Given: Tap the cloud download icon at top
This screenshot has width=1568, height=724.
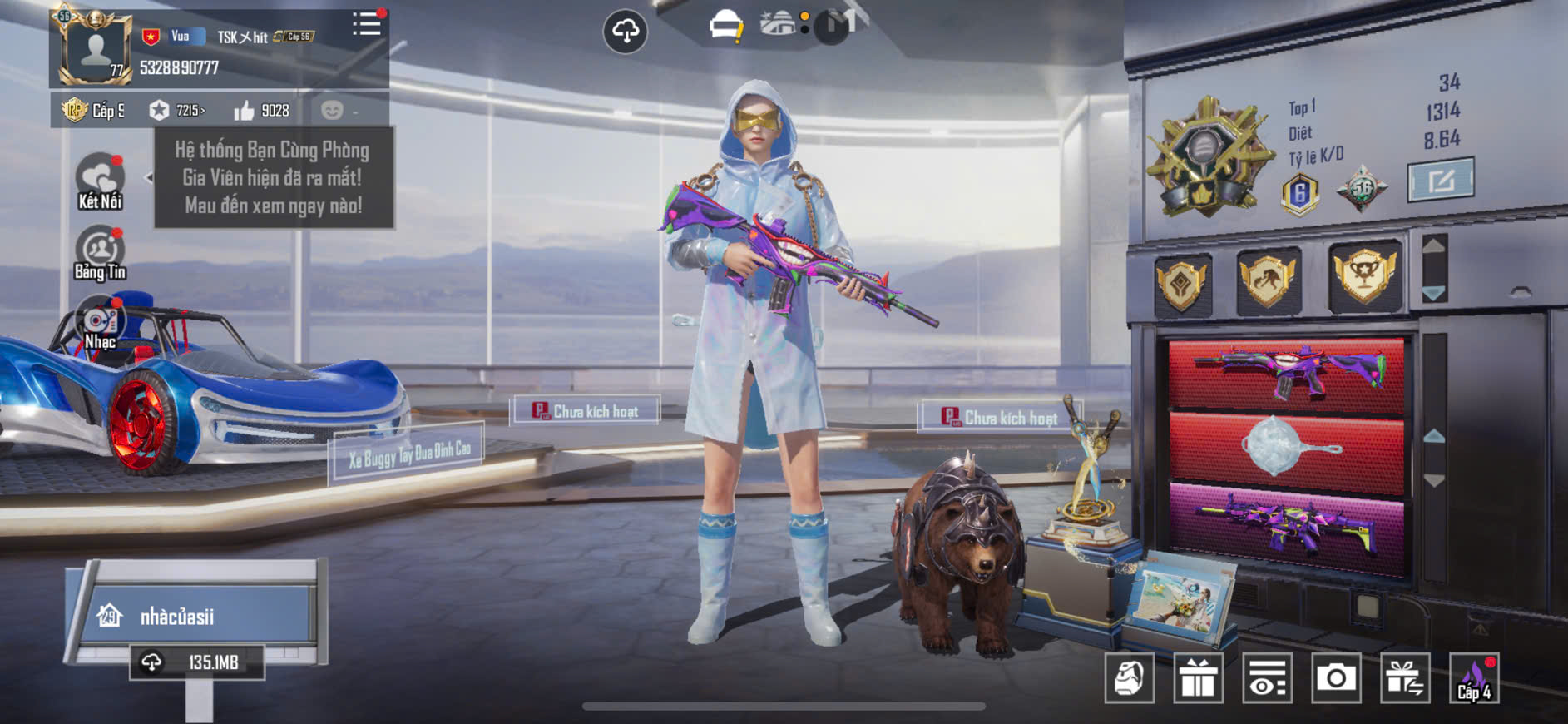Looking at the screenshot, I should click(x=625, y=32).
